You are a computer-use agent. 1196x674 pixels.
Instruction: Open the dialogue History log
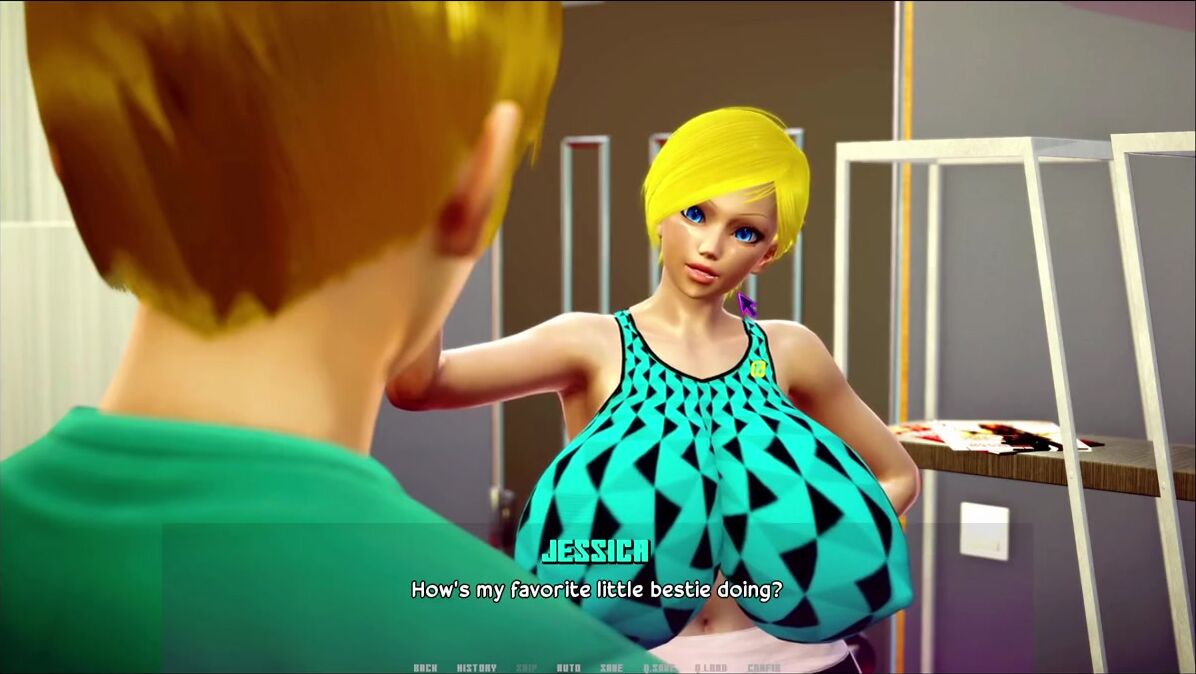tap(476, 668)
